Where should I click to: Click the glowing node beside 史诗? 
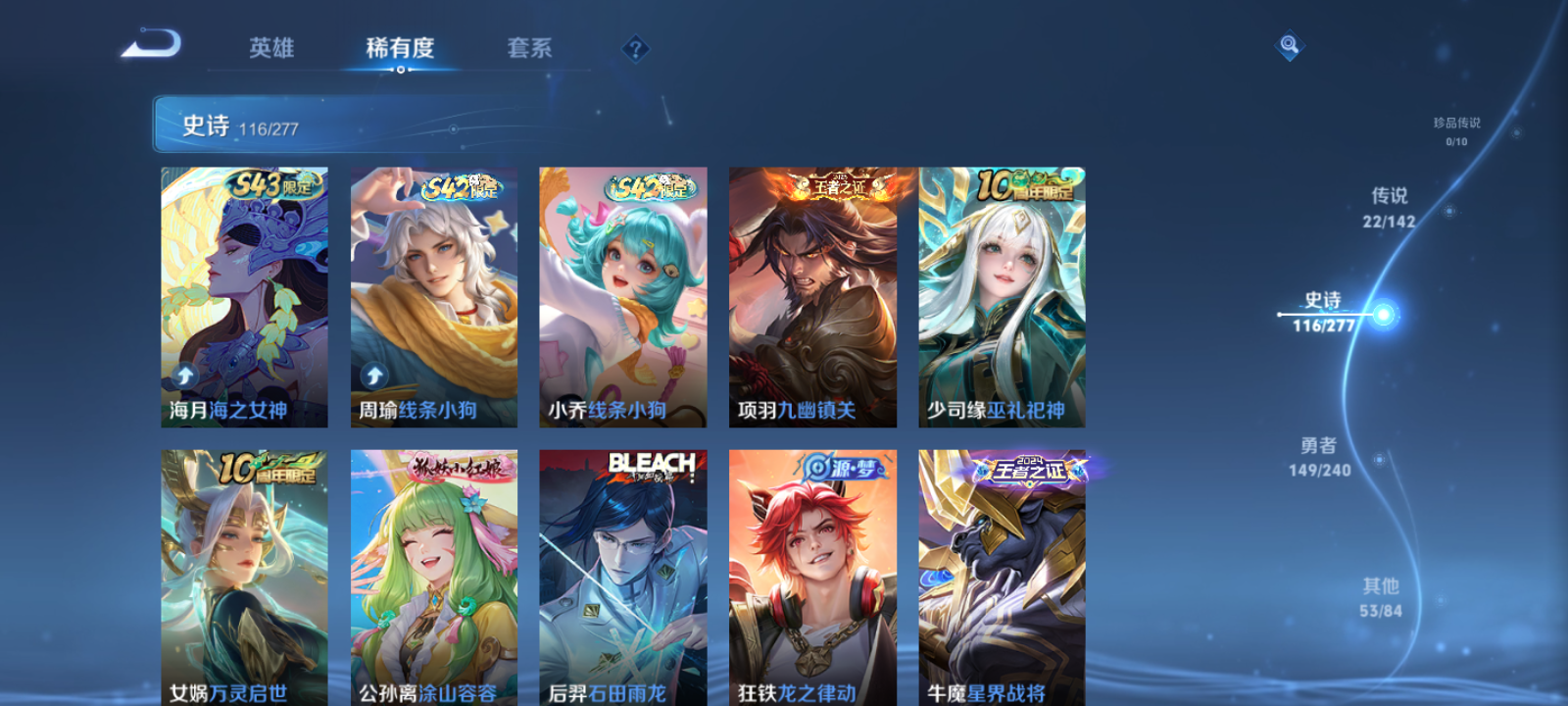coord(1381,313)
